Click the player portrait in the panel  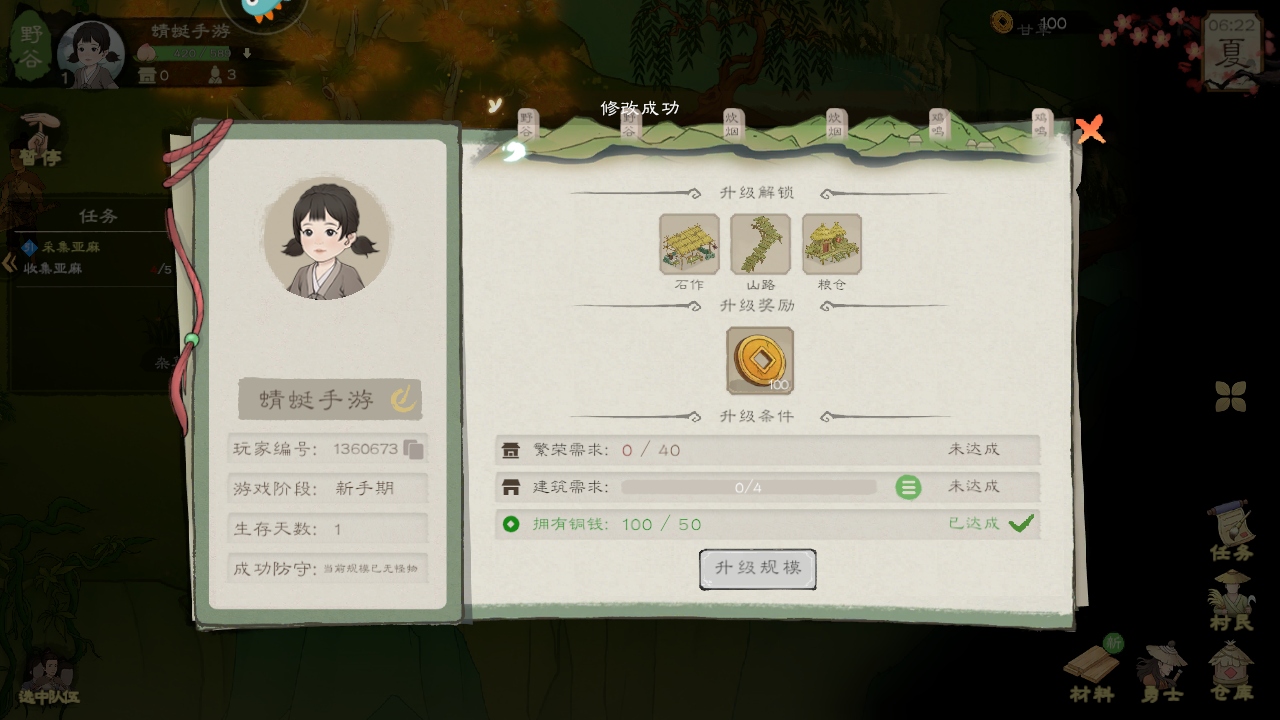pyautogui.click(x=327, y=238)
